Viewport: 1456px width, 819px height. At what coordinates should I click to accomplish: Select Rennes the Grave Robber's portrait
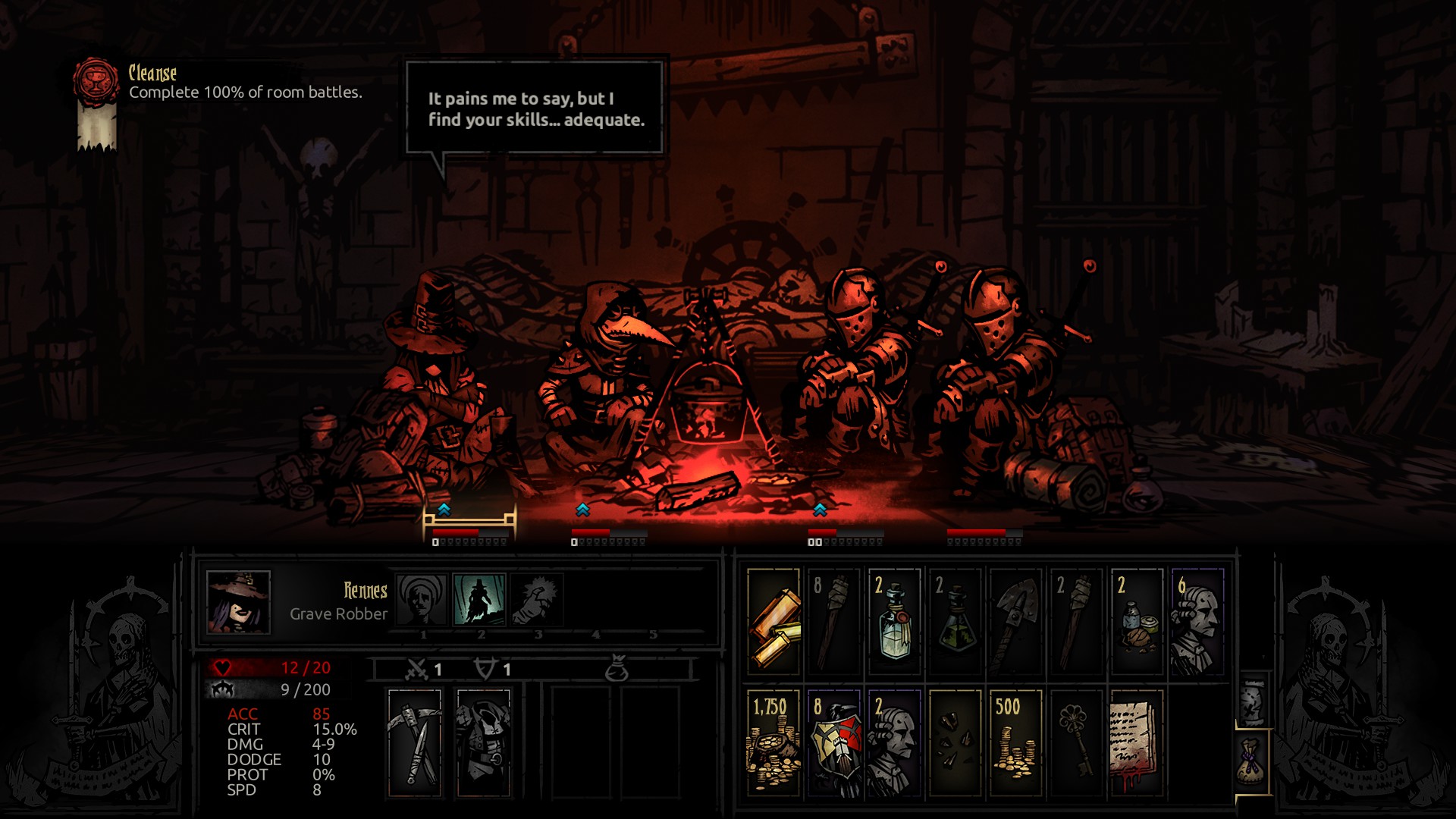[238, 602]
